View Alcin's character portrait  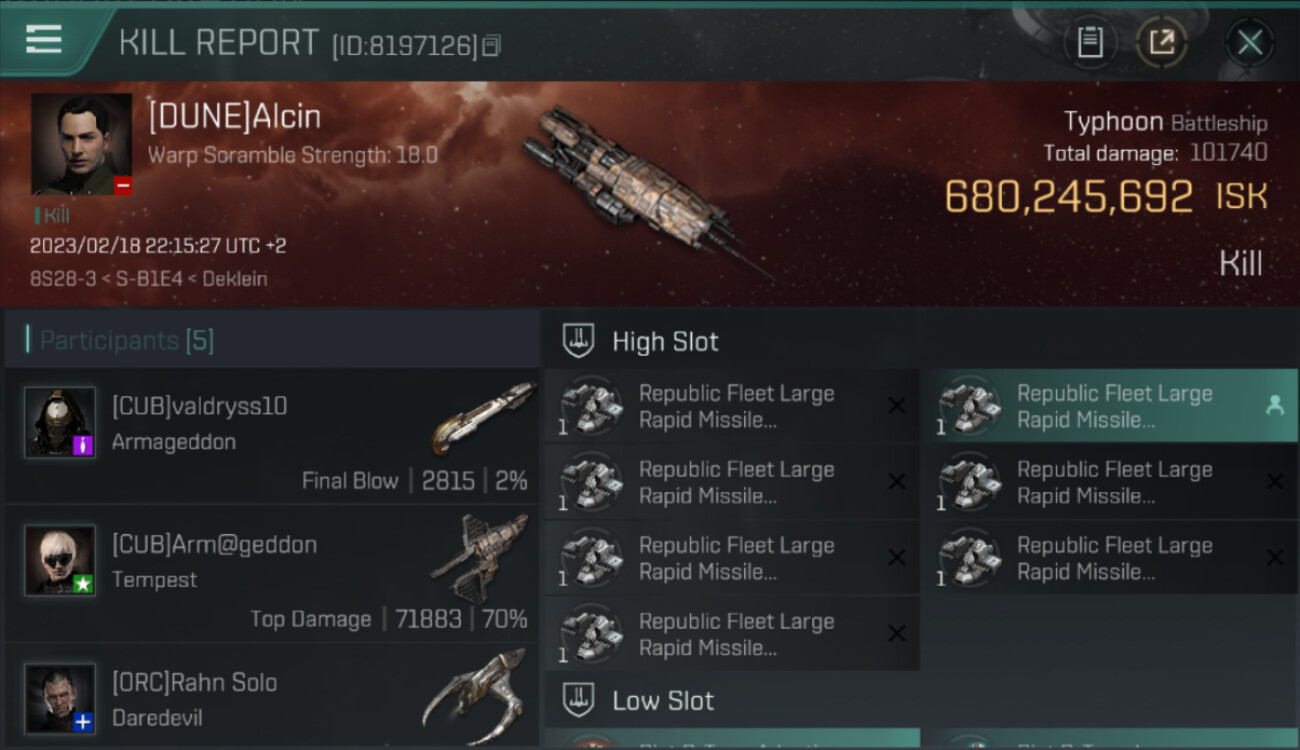click(81, 144)
